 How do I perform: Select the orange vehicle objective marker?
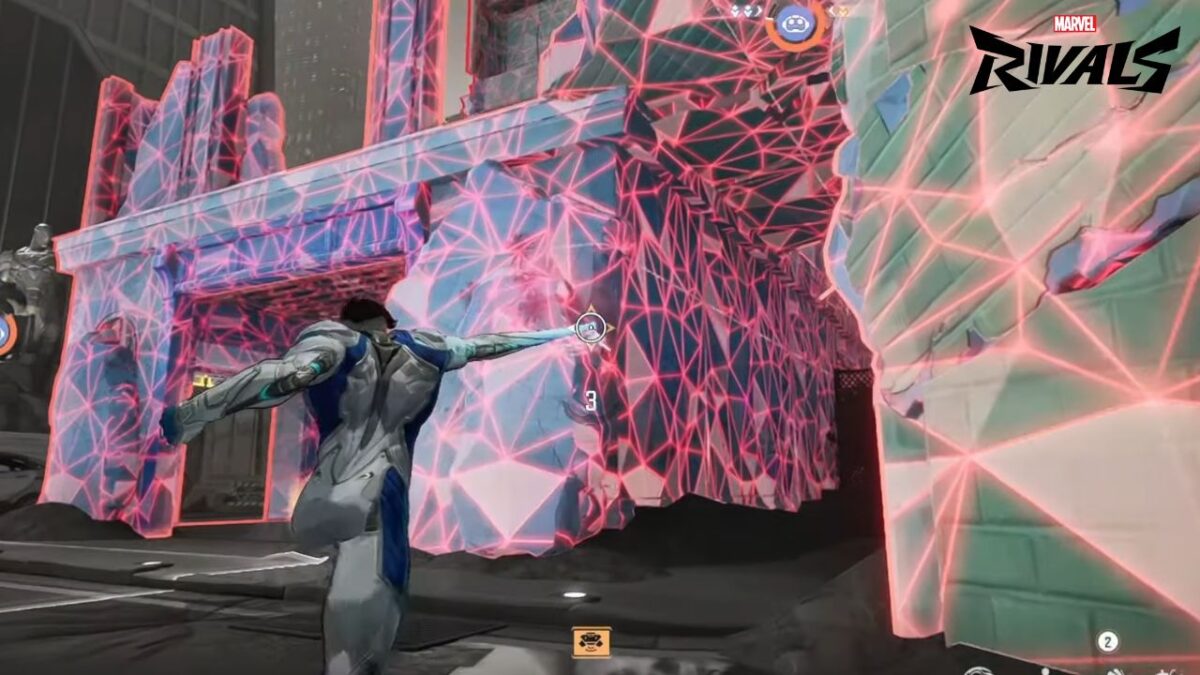[591, 641]
